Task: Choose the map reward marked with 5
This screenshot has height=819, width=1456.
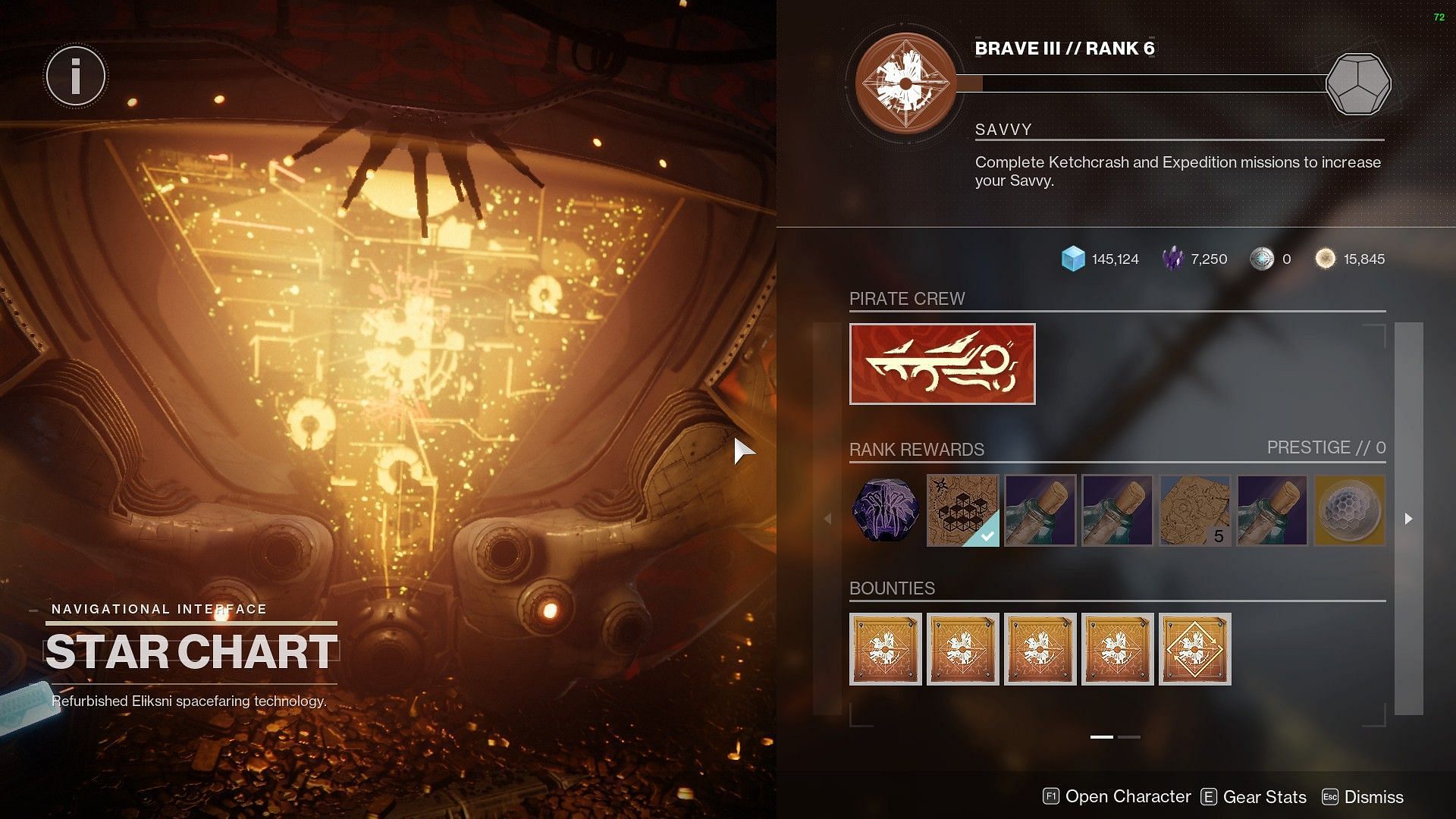Action: tap(1194, 510)
